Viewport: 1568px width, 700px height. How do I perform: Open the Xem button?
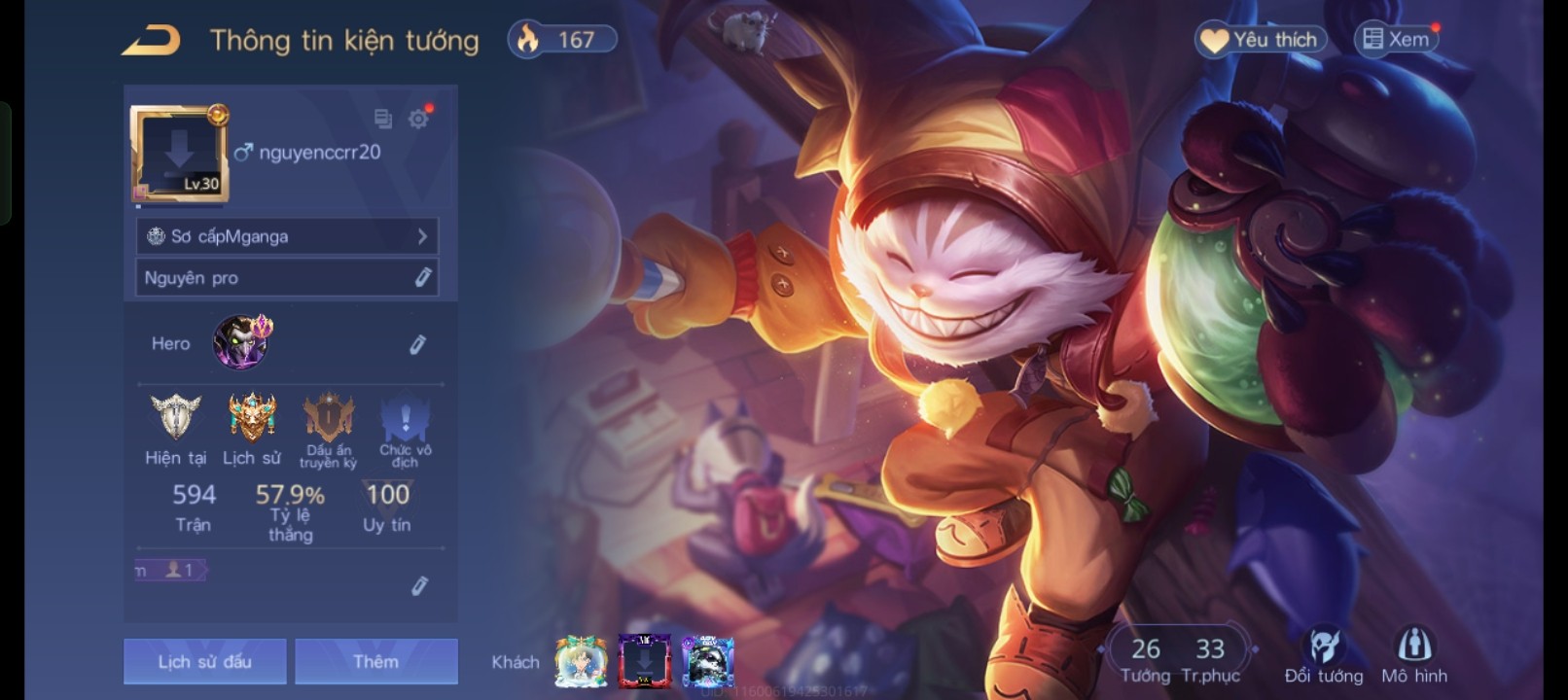1397,40
